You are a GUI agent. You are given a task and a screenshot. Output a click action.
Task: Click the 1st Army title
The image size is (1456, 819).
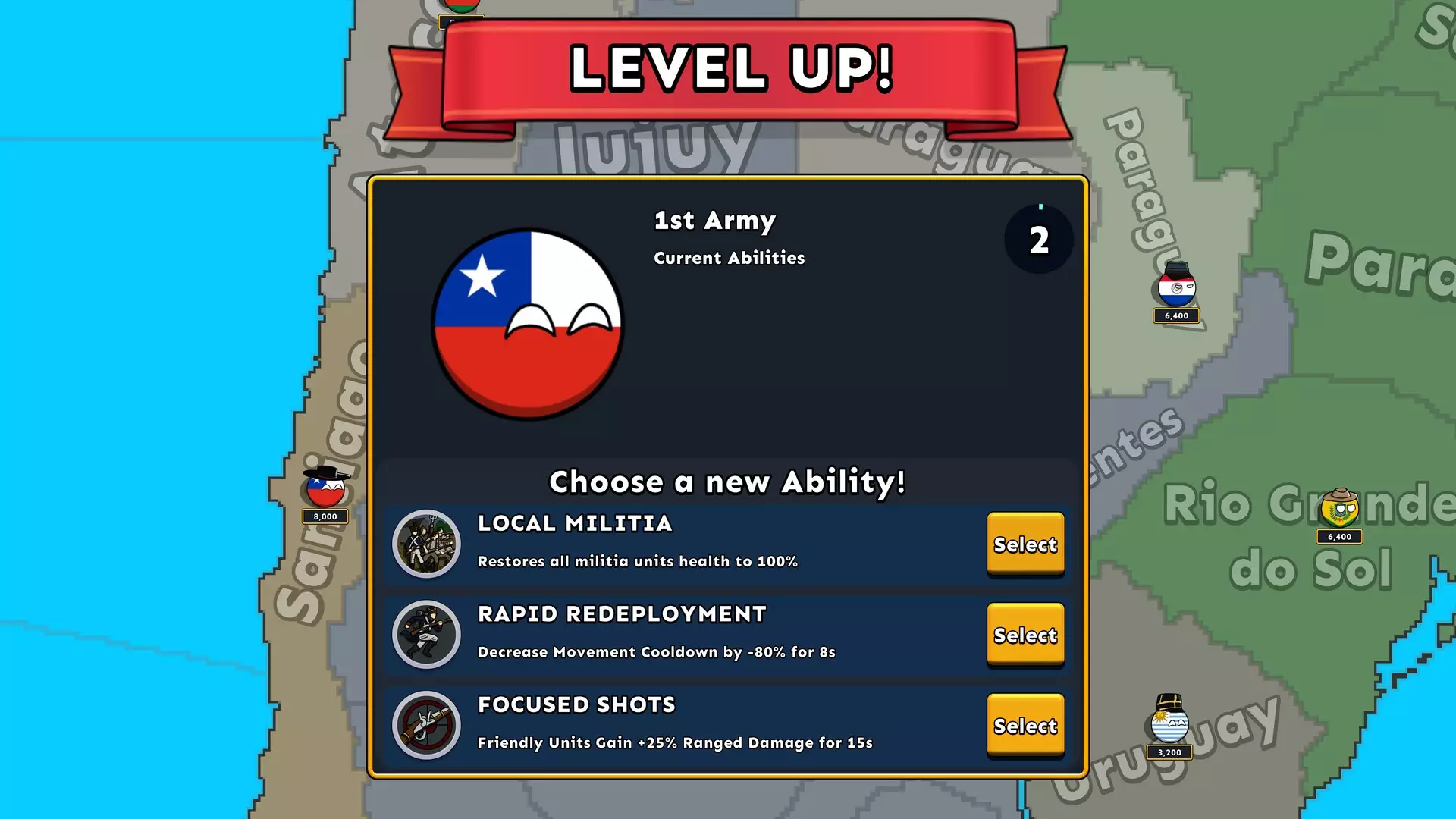(x=714, y=221)
